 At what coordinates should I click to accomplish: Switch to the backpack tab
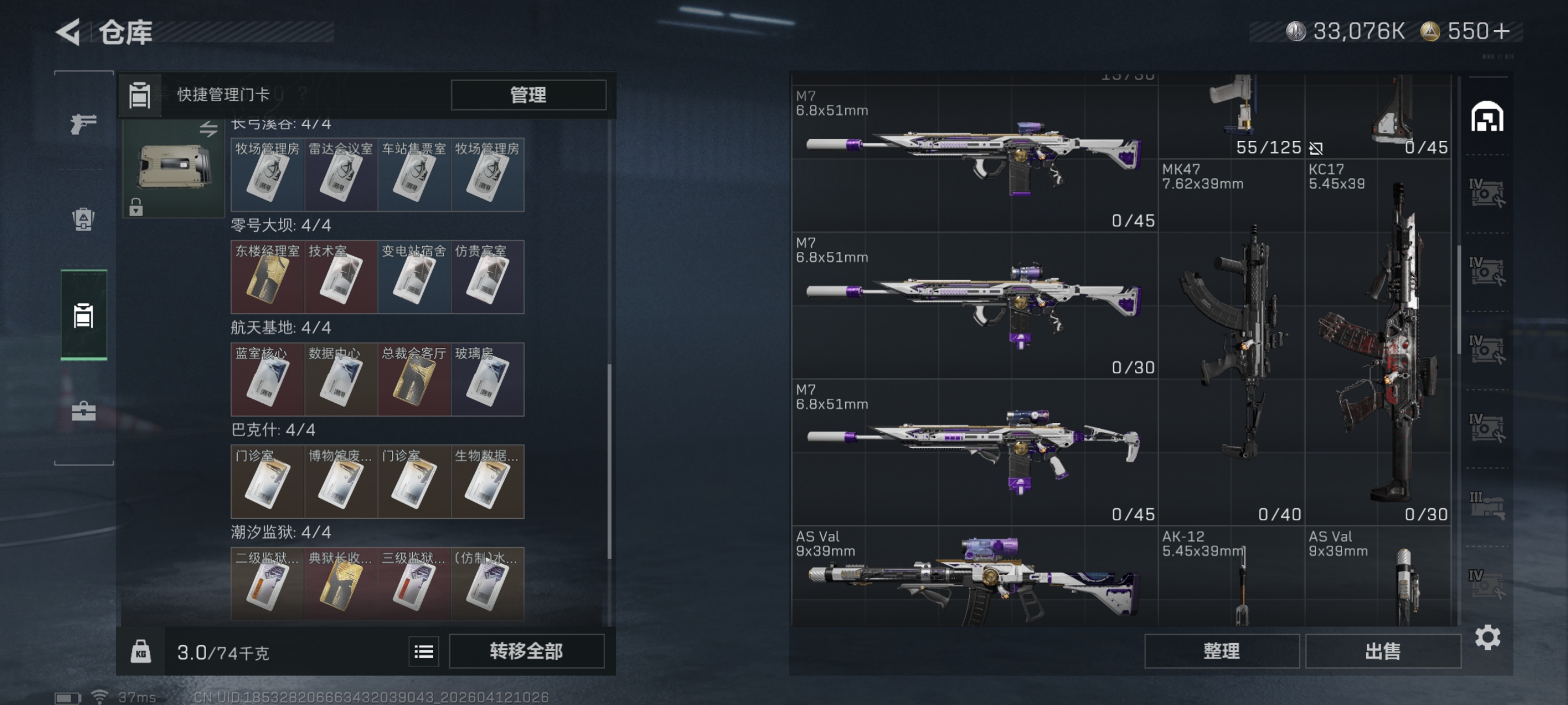[x=83, y=220]
